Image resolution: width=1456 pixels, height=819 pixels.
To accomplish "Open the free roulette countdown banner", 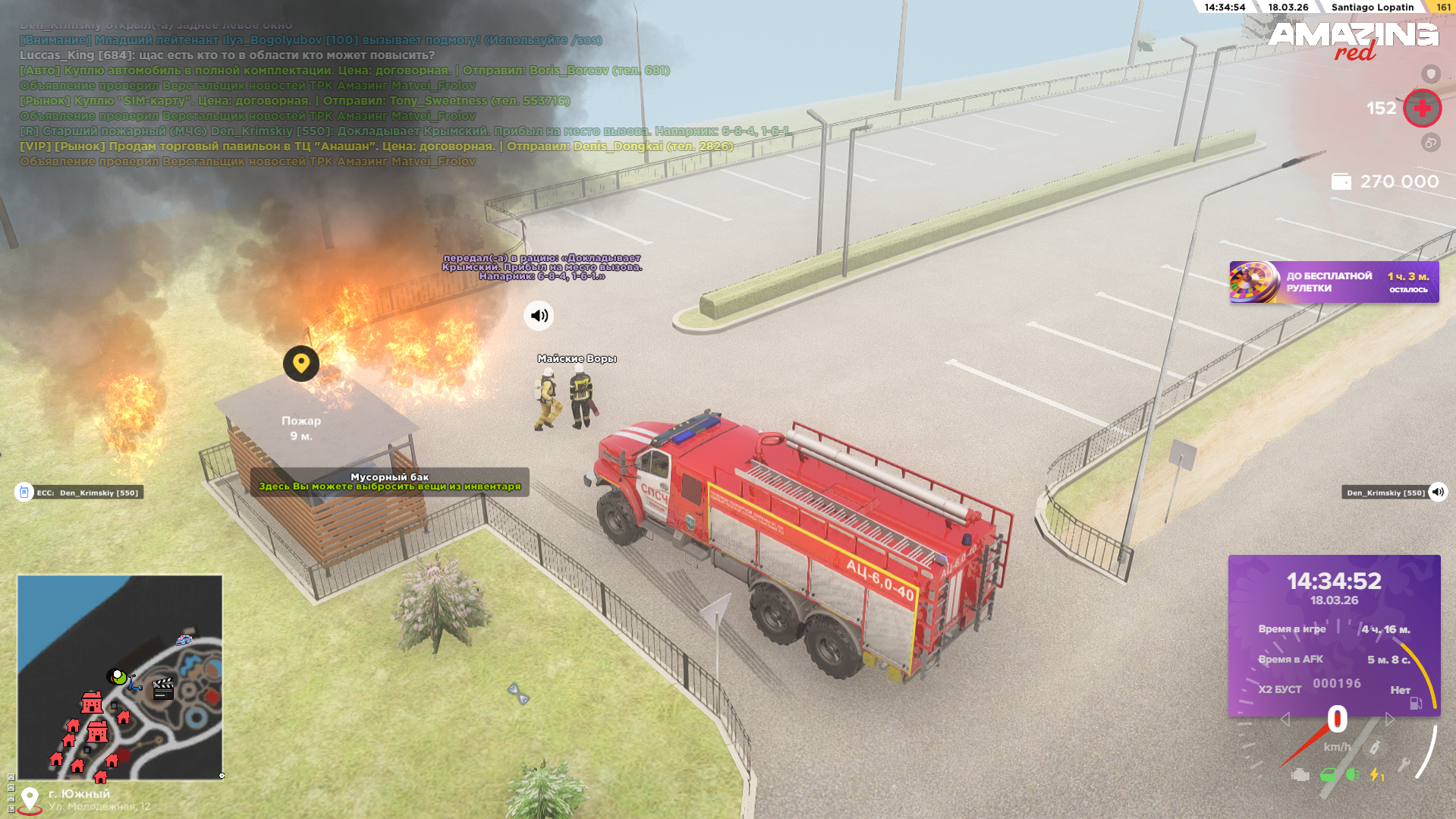I will pyautogui.click(x=1334, y=282).
